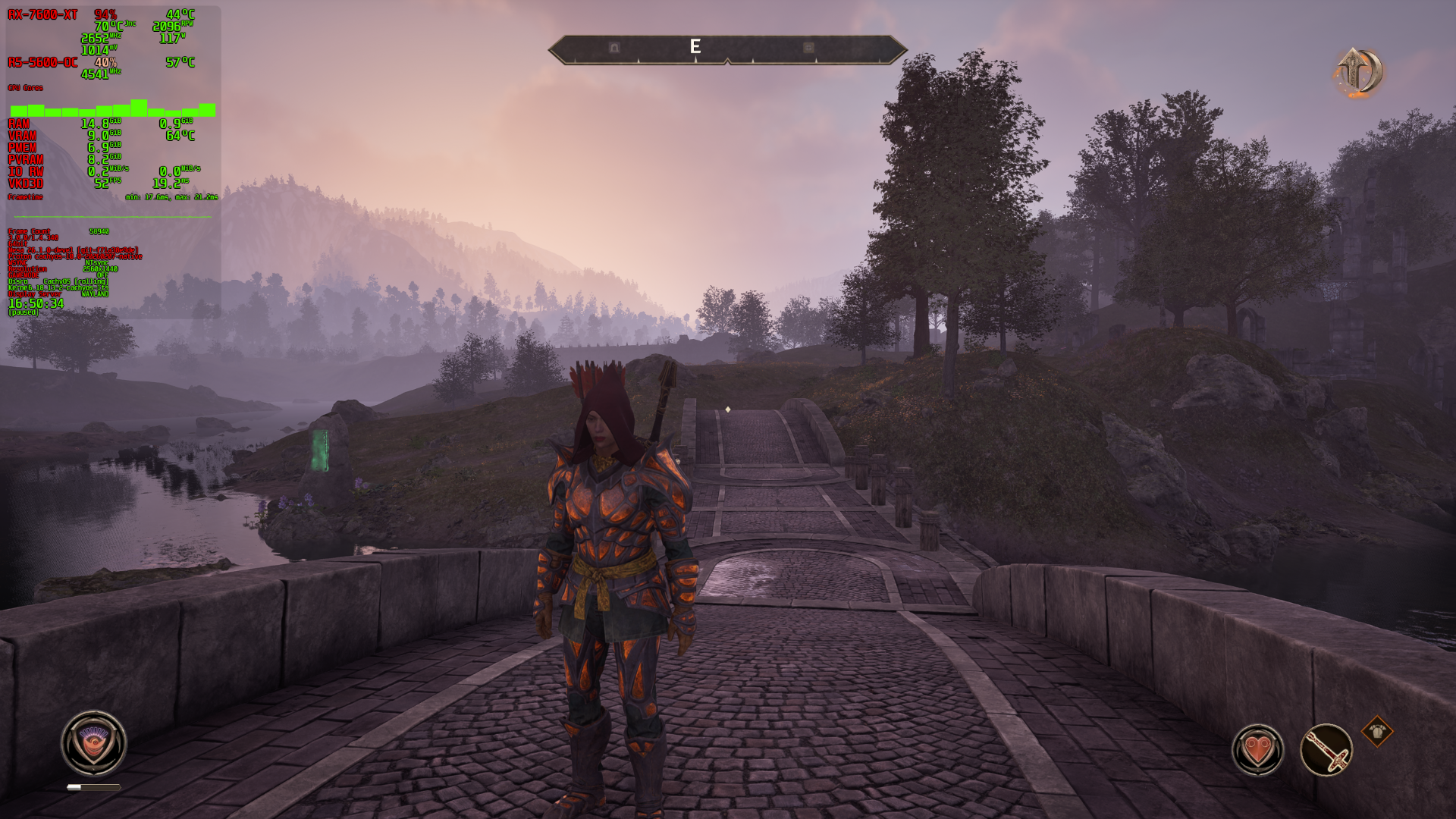The width and height of the screenshot is (1456, 819).
Task: Click the diamond-shaped armor cuirass icon
Action: [x=1376, y=731]
